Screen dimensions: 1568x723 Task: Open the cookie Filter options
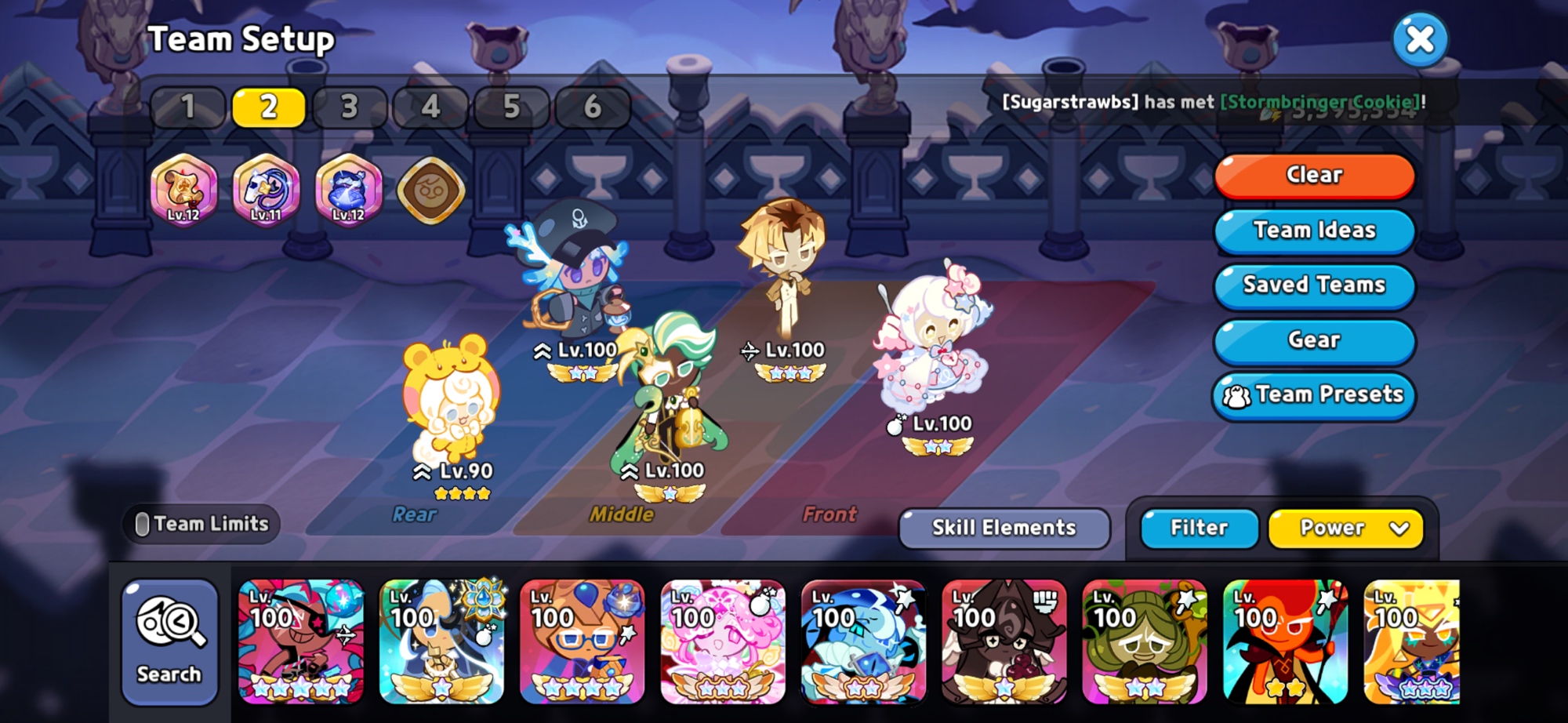coord(1199,528)
